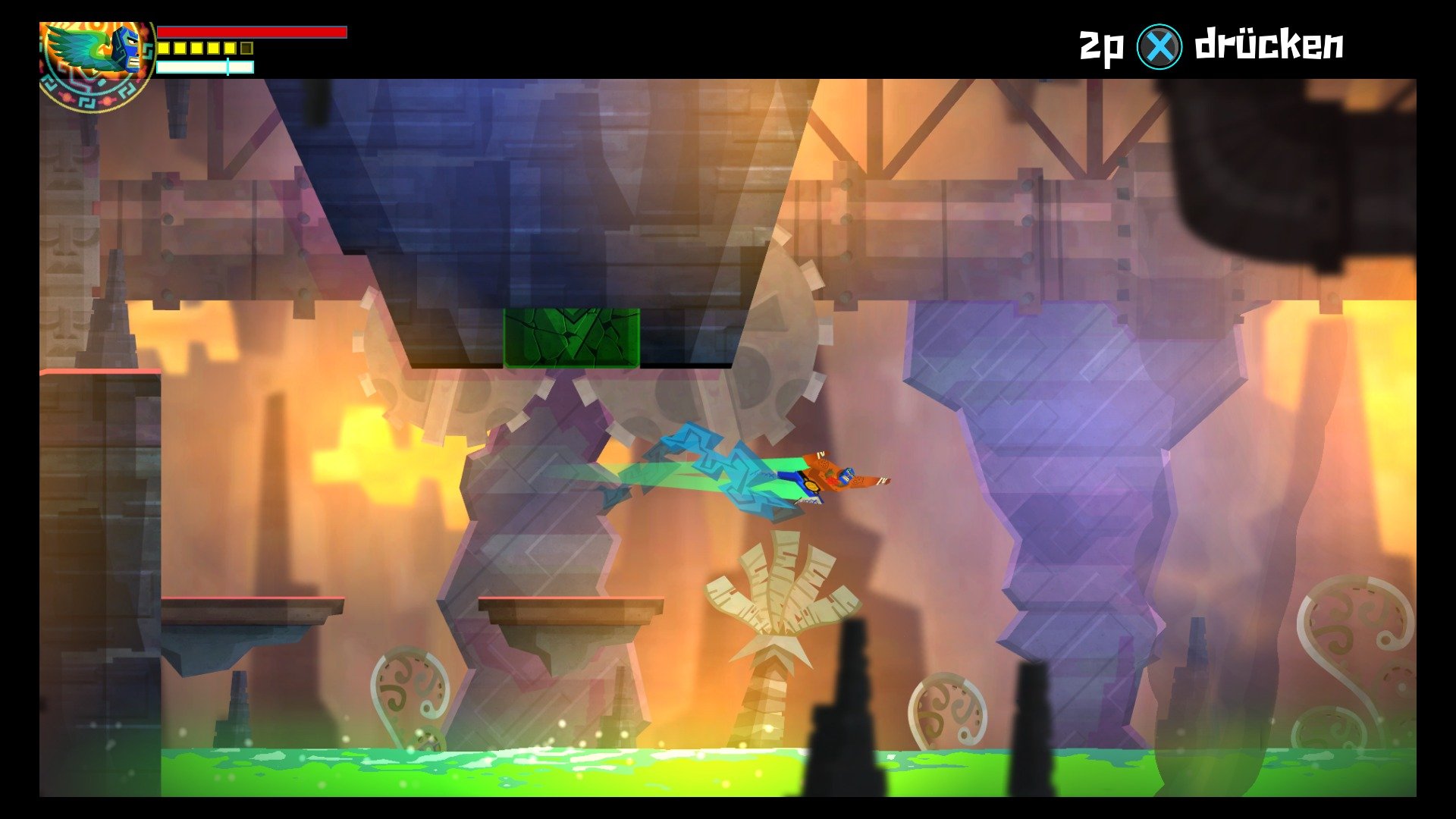Toggle the last filled stamina segment

(x=229, y=48)
